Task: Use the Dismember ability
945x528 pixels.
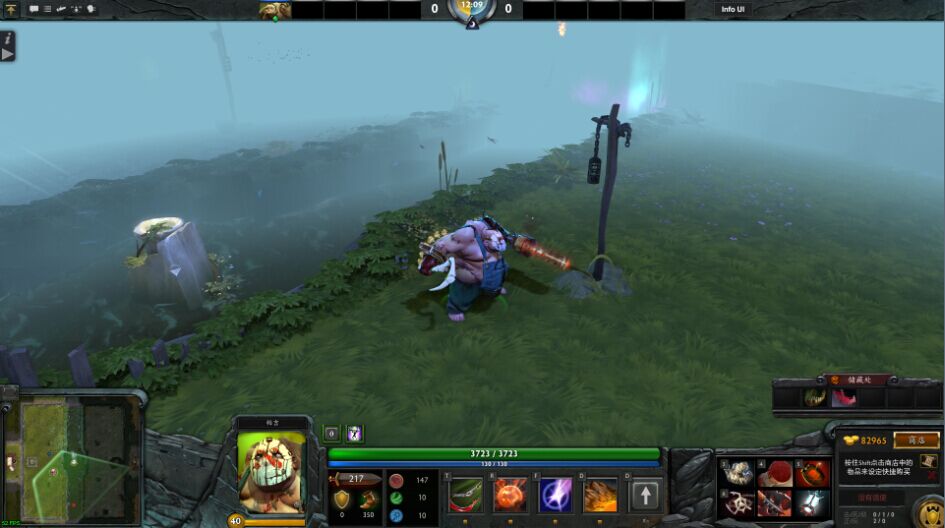Action: tap(601, 495)
